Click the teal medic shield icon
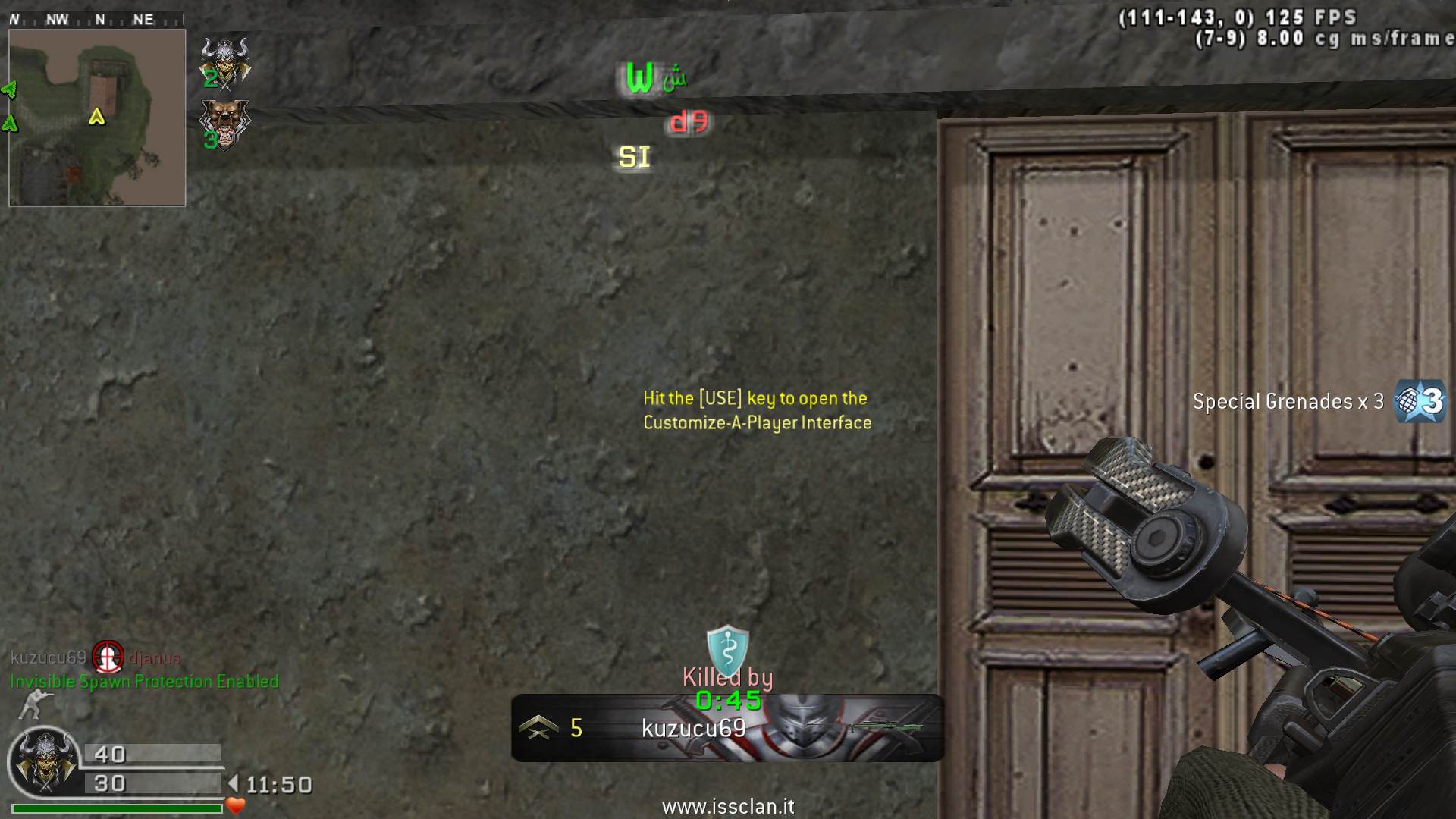The image size is (1456, 819). [x=727, y=648]
